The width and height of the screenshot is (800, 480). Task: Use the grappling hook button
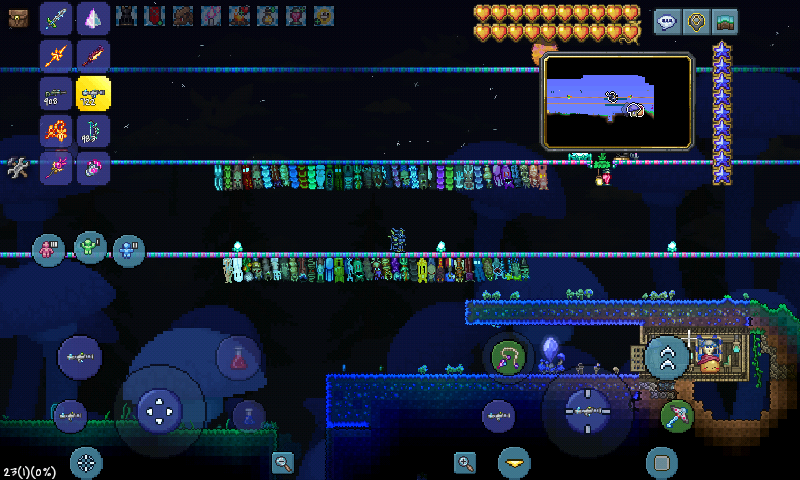tap(507, 357)
